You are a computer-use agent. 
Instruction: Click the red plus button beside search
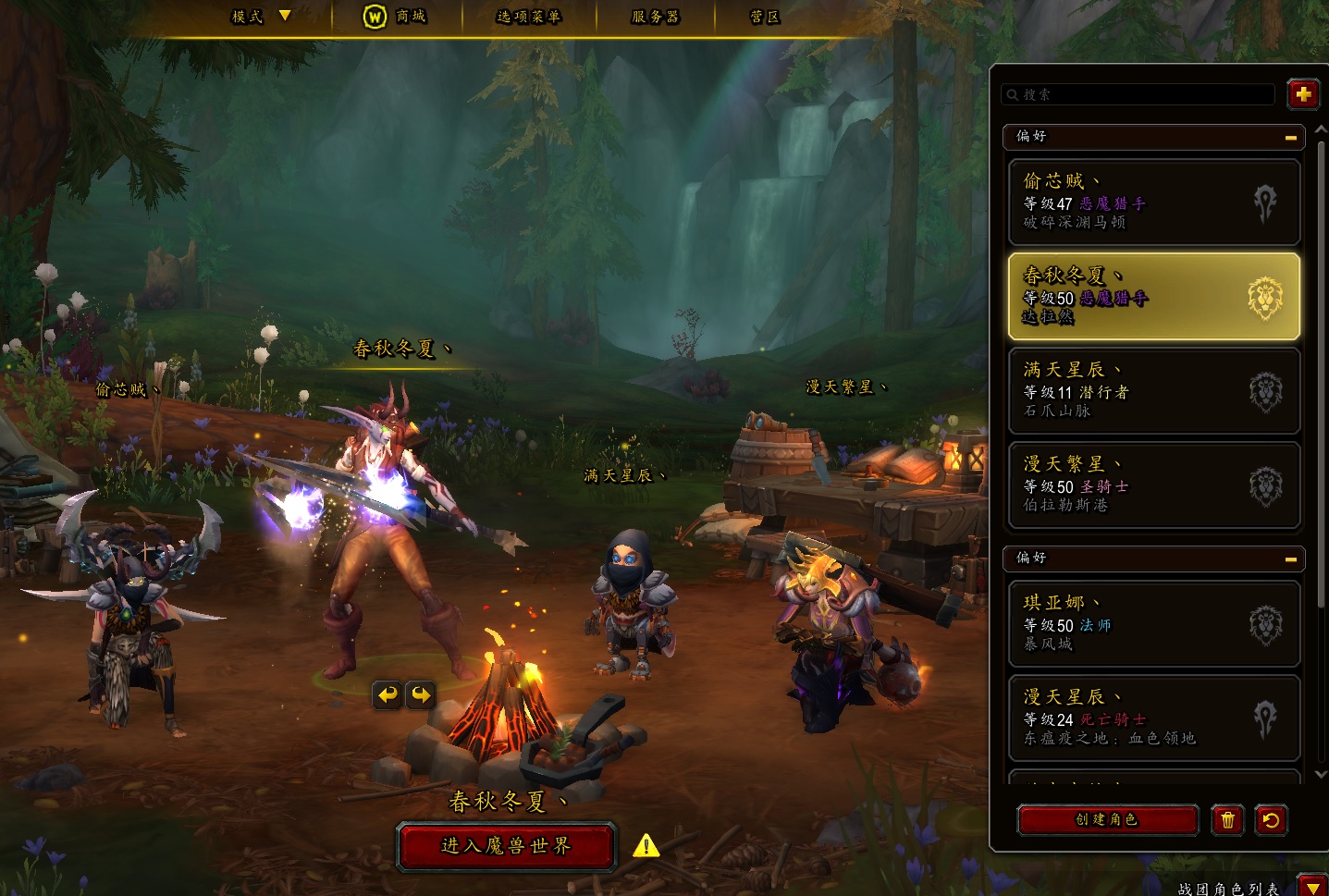(x=1302, y=94)
